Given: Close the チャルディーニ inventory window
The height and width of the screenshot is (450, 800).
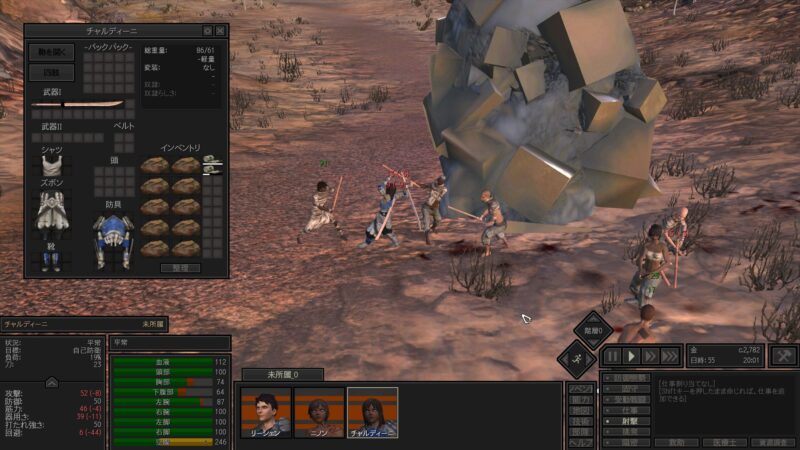Looking at the screenshot, I should [x=220, y=31].
